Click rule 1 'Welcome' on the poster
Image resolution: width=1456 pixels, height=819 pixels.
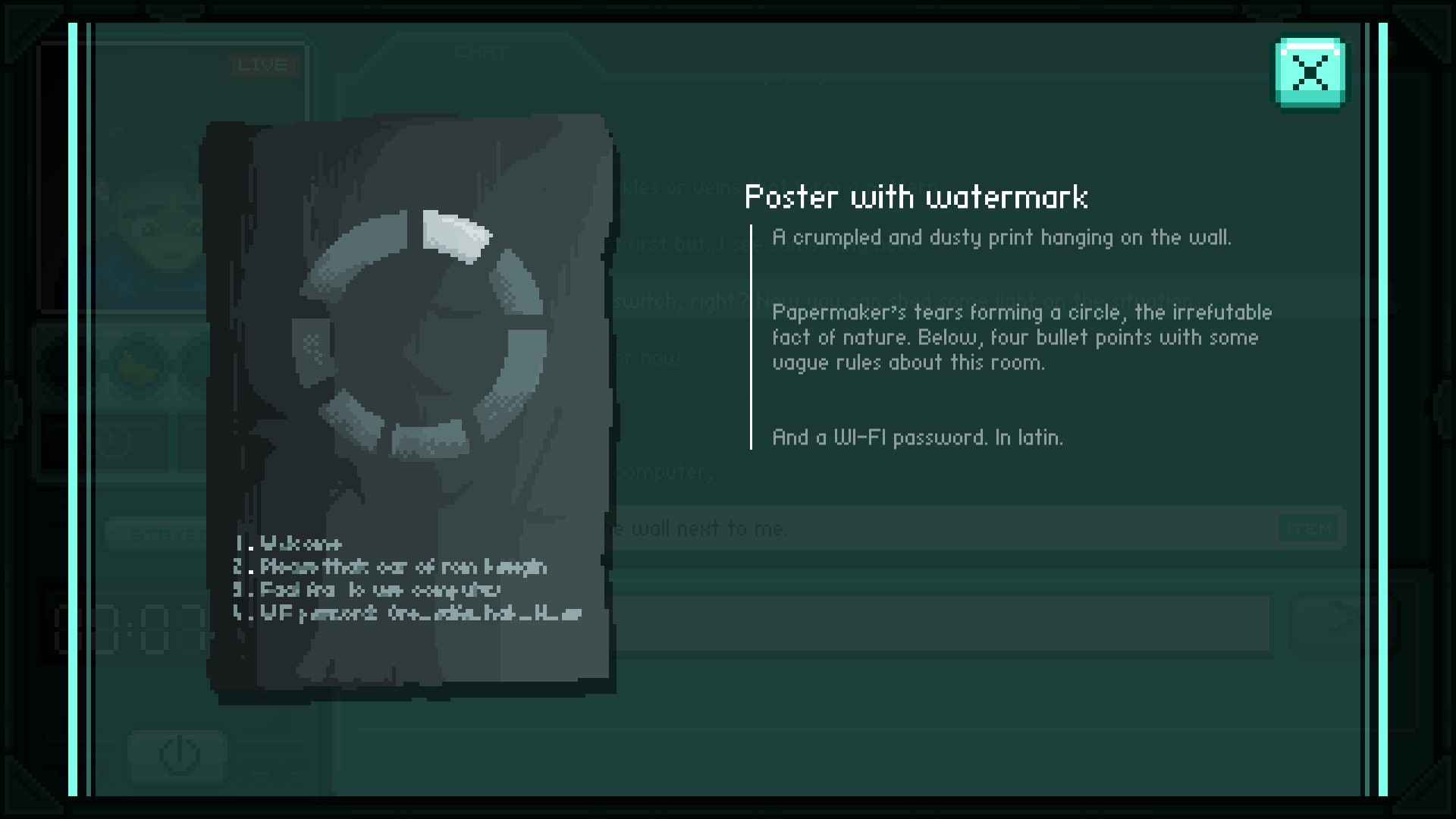tap(288, 544)
